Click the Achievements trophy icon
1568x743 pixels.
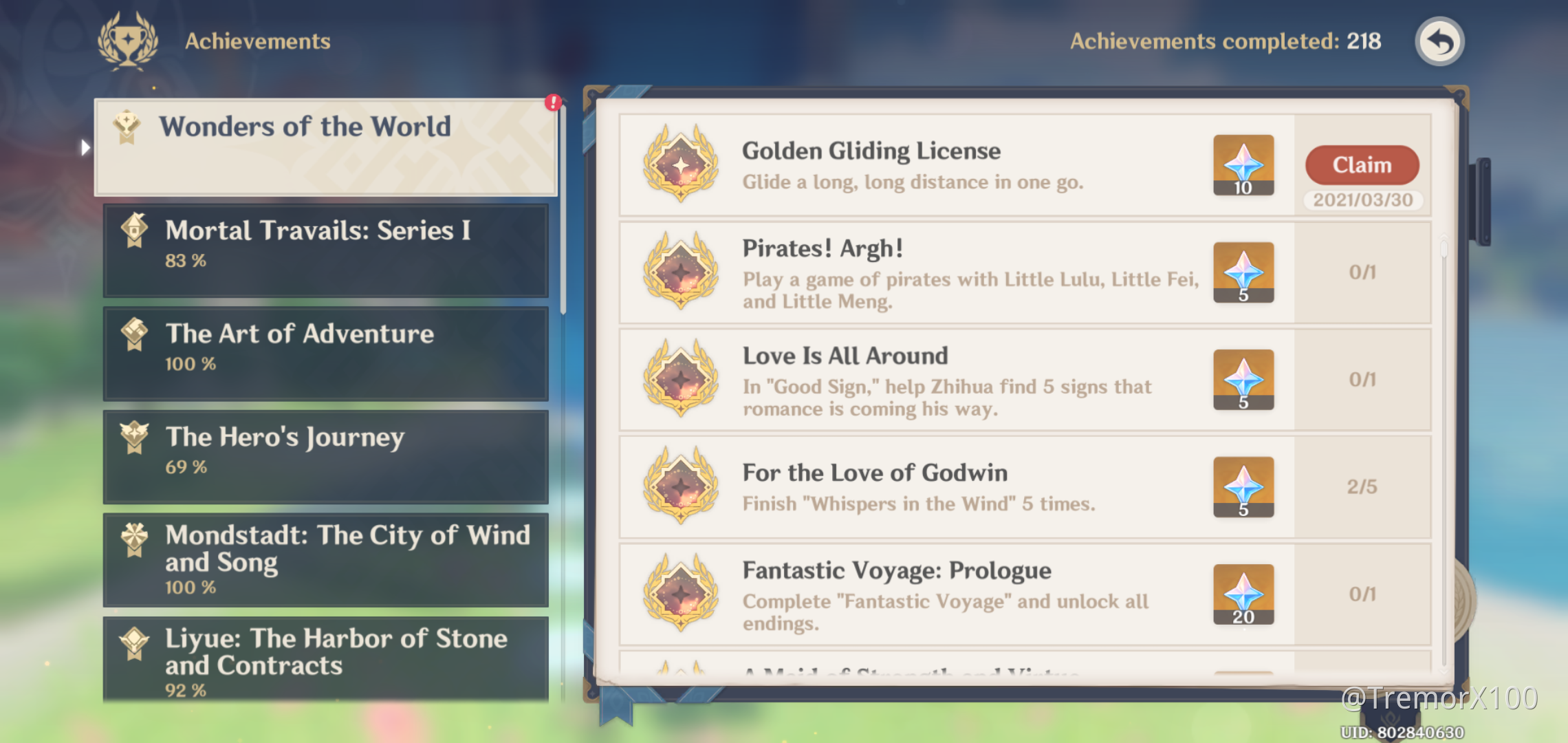128,41
